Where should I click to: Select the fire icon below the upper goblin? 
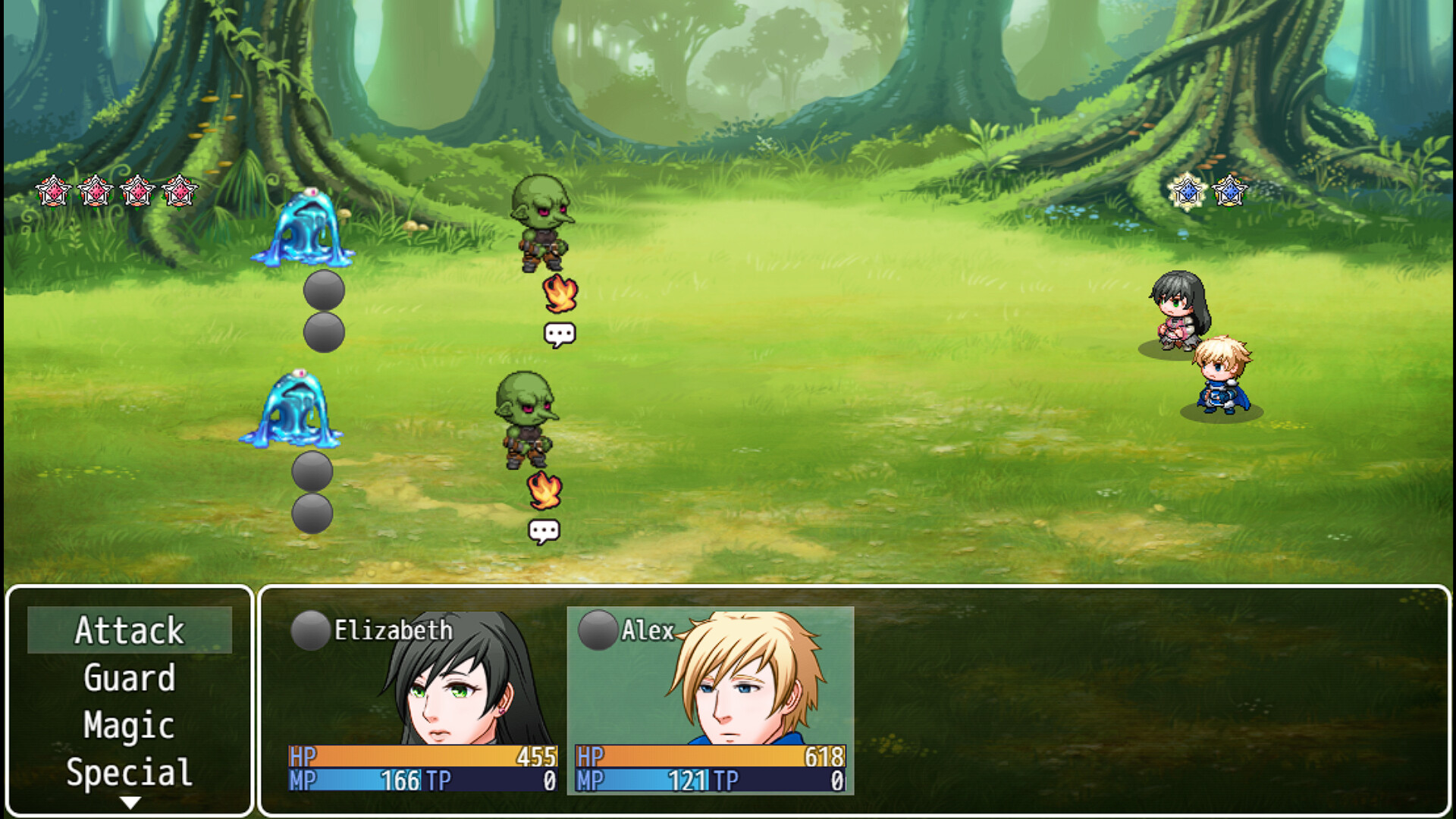(560, 292)
